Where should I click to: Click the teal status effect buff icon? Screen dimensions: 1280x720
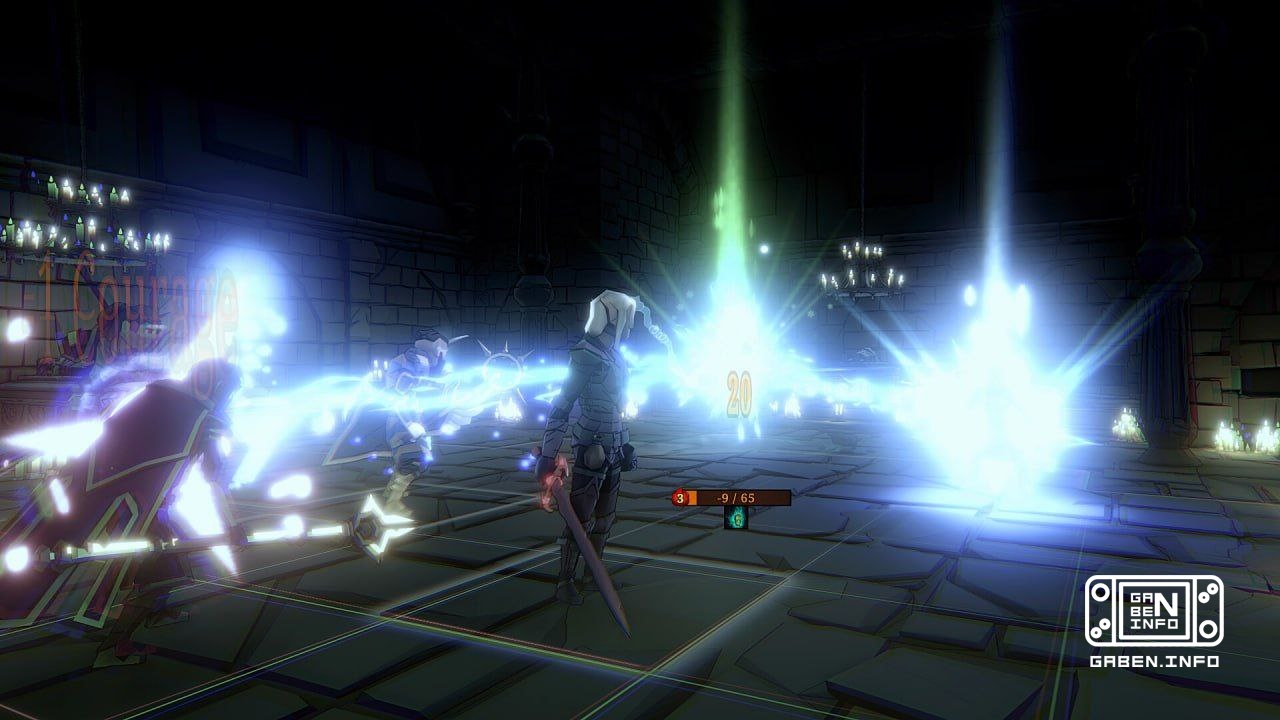tap(737, 519)
